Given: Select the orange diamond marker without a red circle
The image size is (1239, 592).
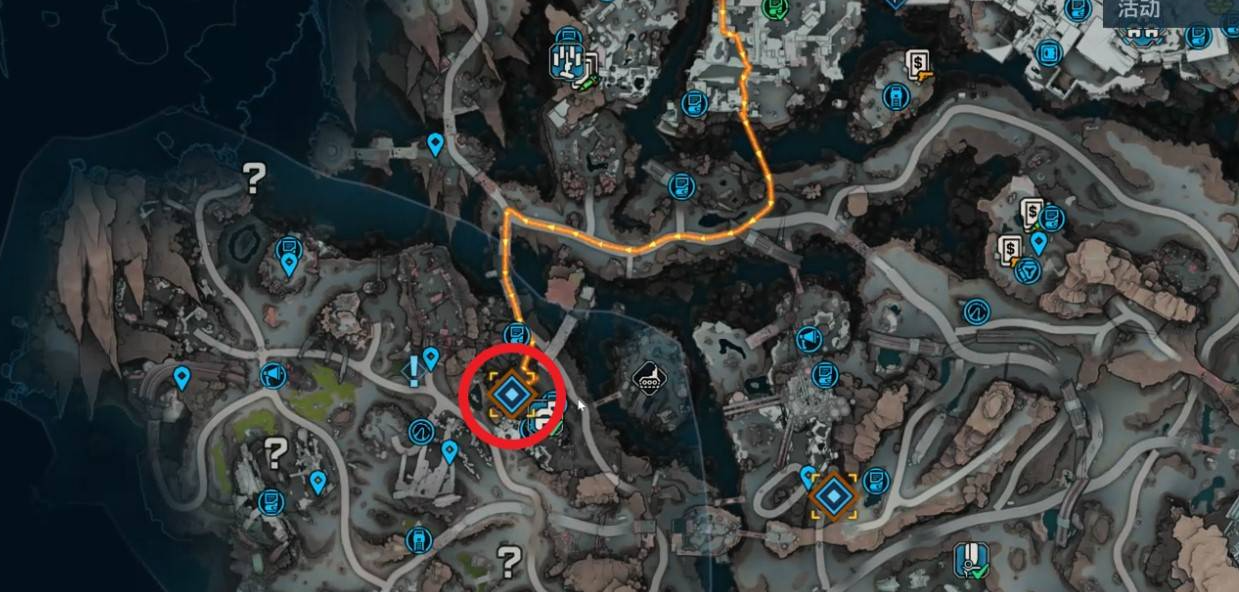Looking at the screenshot, I should click(x=833, y=496).
